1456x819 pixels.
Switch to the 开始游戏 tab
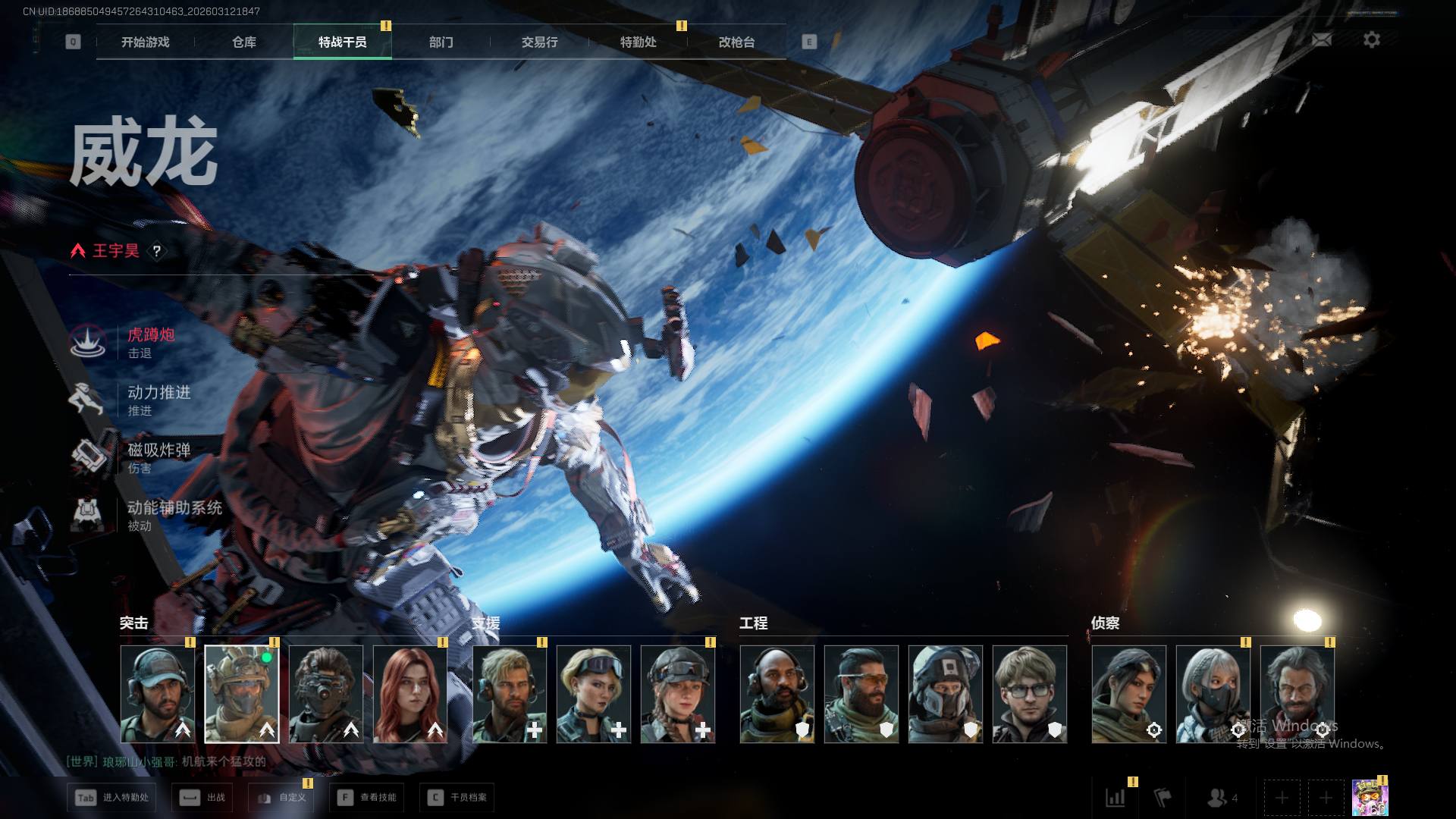coord(145,42)
